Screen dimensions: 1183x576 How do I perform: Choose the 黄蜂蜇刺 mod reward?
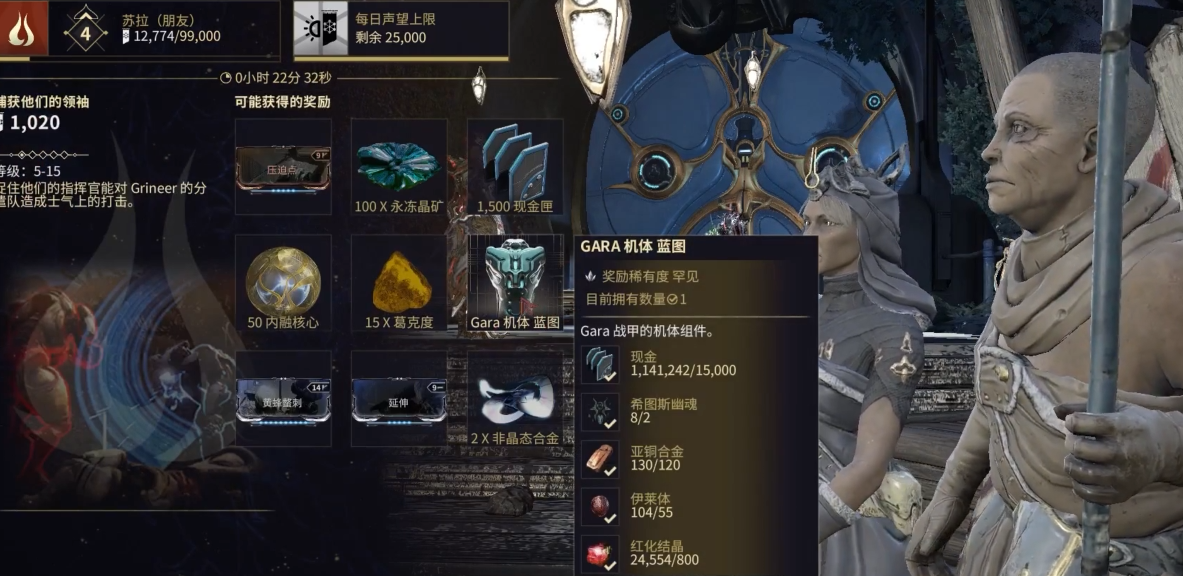283,398
